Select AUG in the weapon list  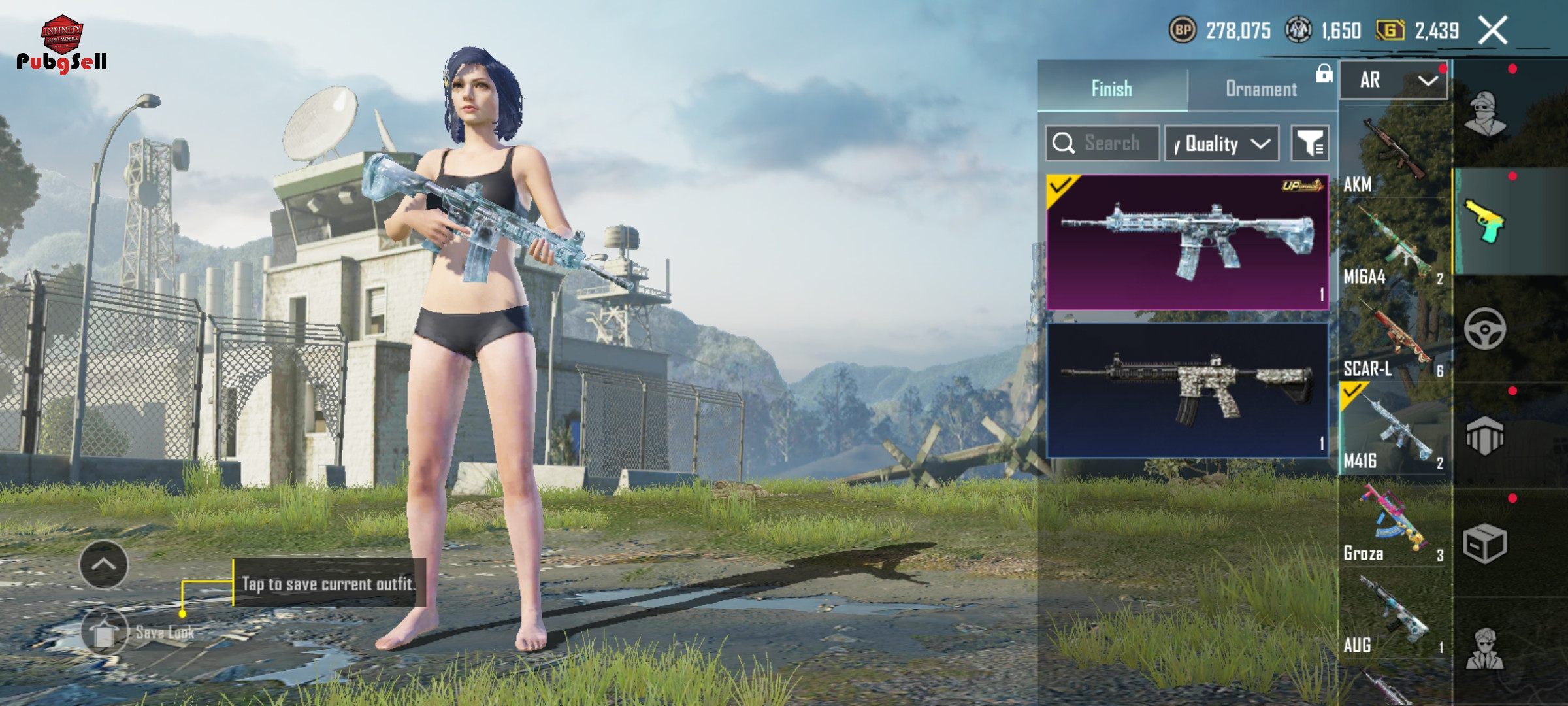1393,613
